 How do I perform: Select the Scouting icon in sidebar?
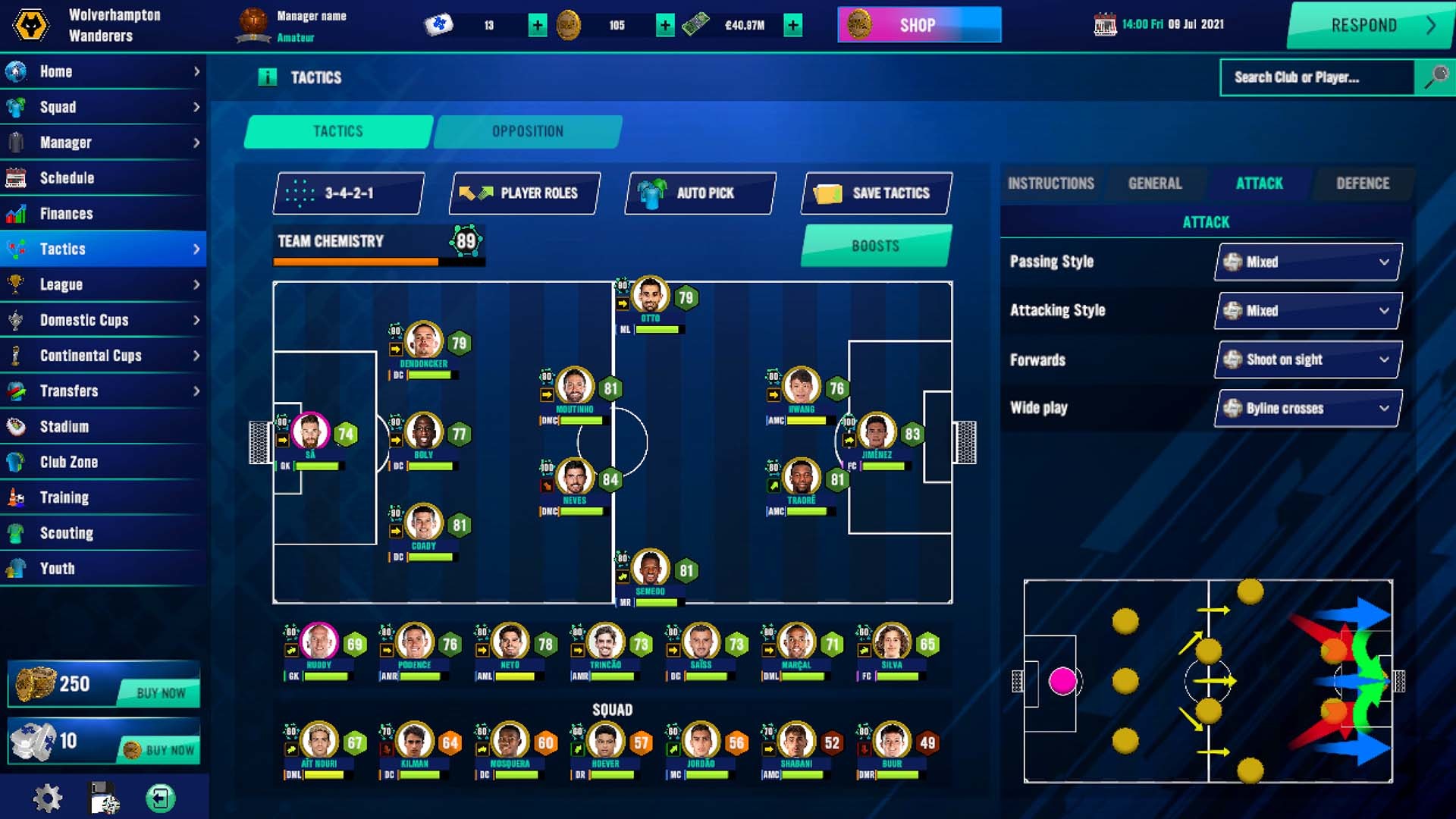pyautogui.click(x=18, y=533)
